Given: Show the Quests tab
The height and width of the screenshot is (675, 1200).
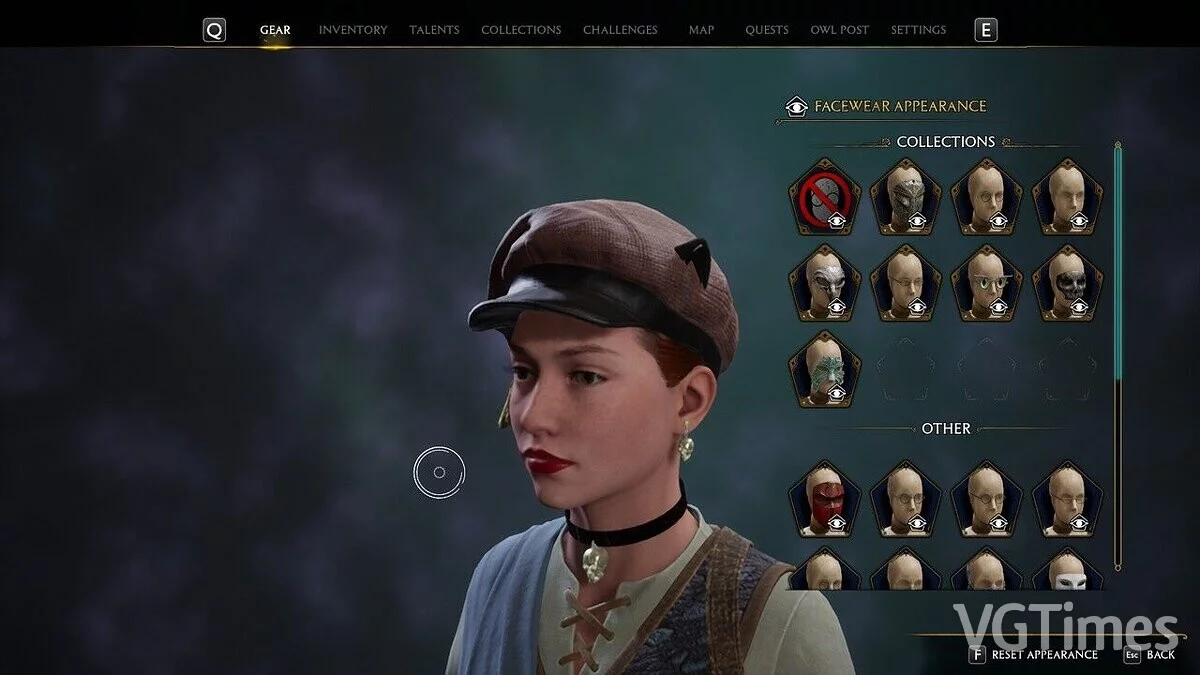Looking at the screenshot, I should pyautogui.click(x=766, y=30).
